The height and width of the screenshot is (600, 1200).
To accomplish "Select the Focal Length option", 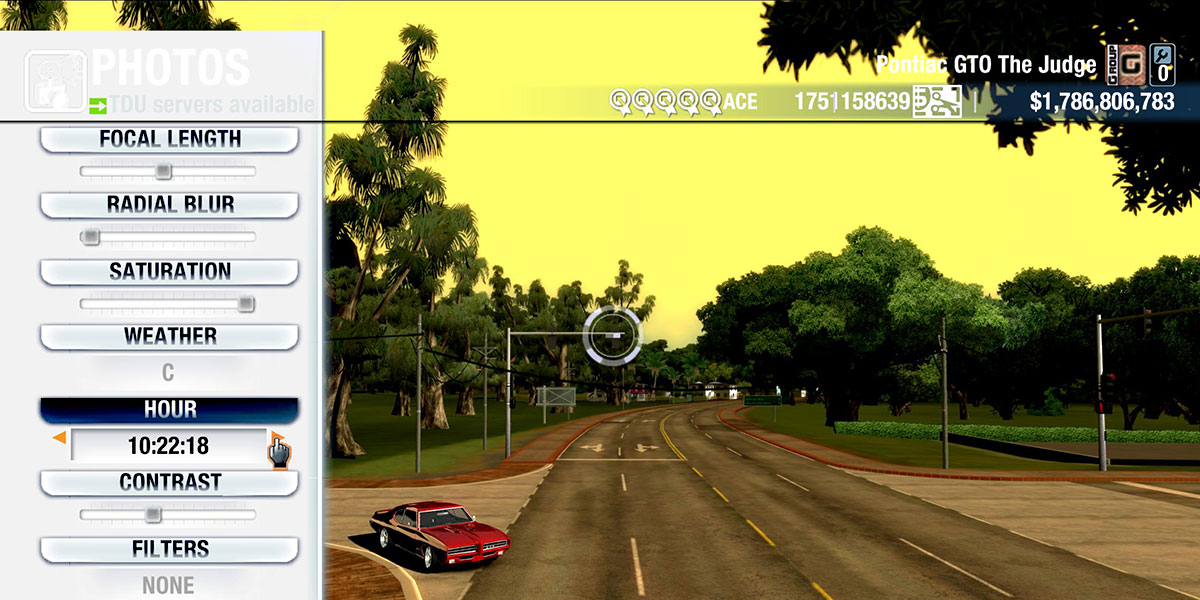I will (x=169, y=140).
